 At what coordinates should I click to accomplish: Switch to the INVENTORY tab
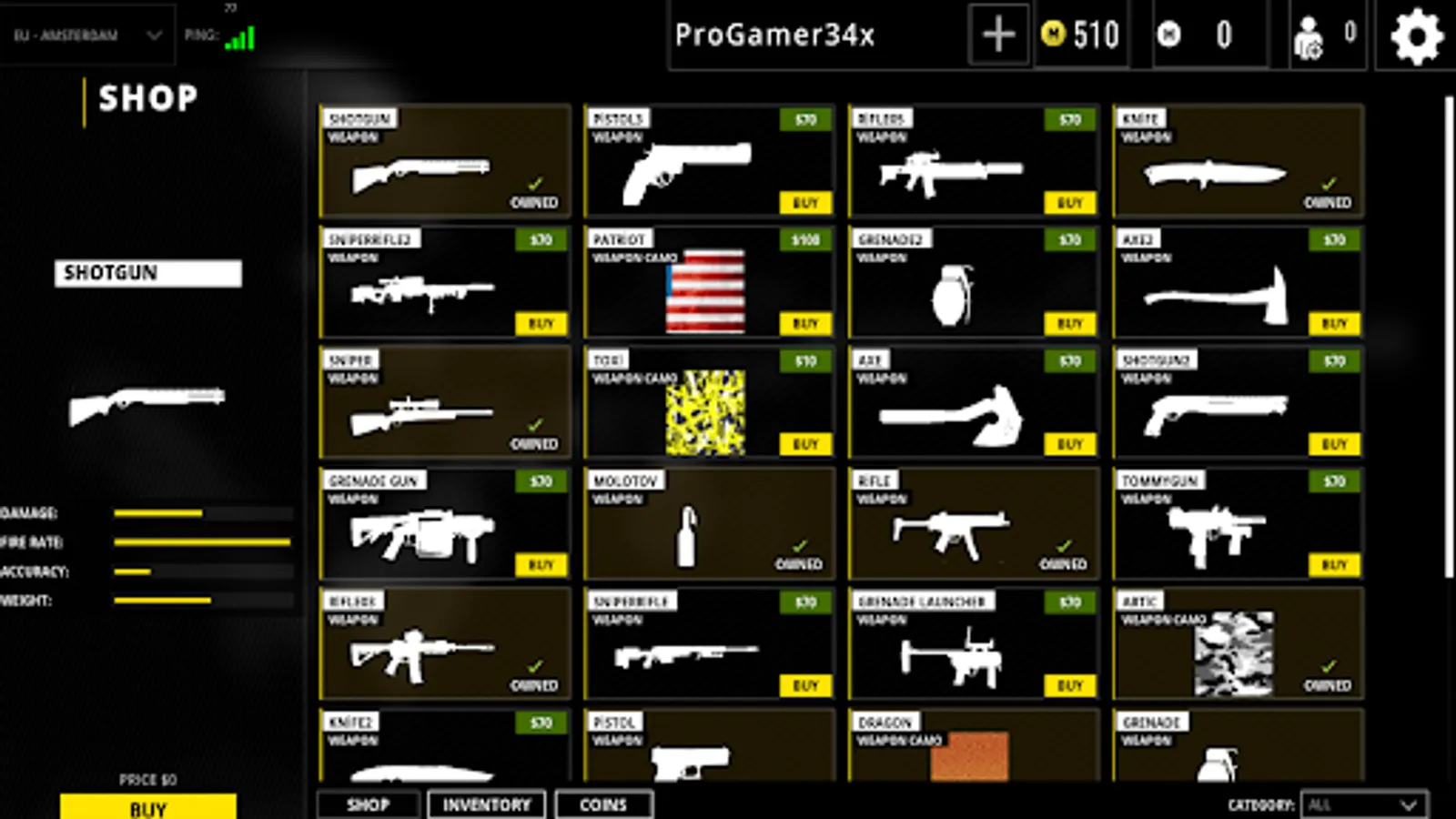point(486,804)
